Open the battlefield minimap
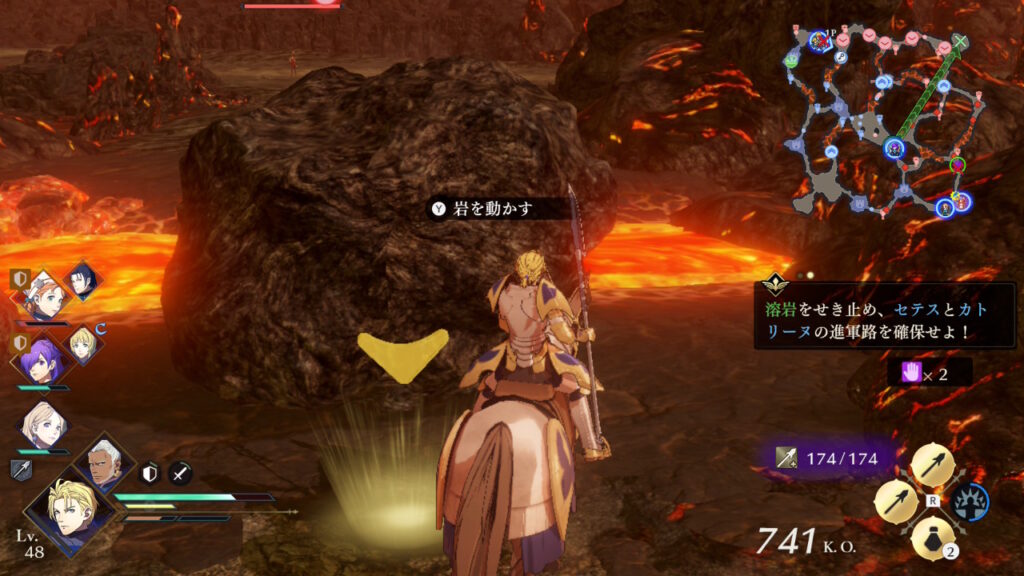The image size is (1024, 576). pos(884,120)
